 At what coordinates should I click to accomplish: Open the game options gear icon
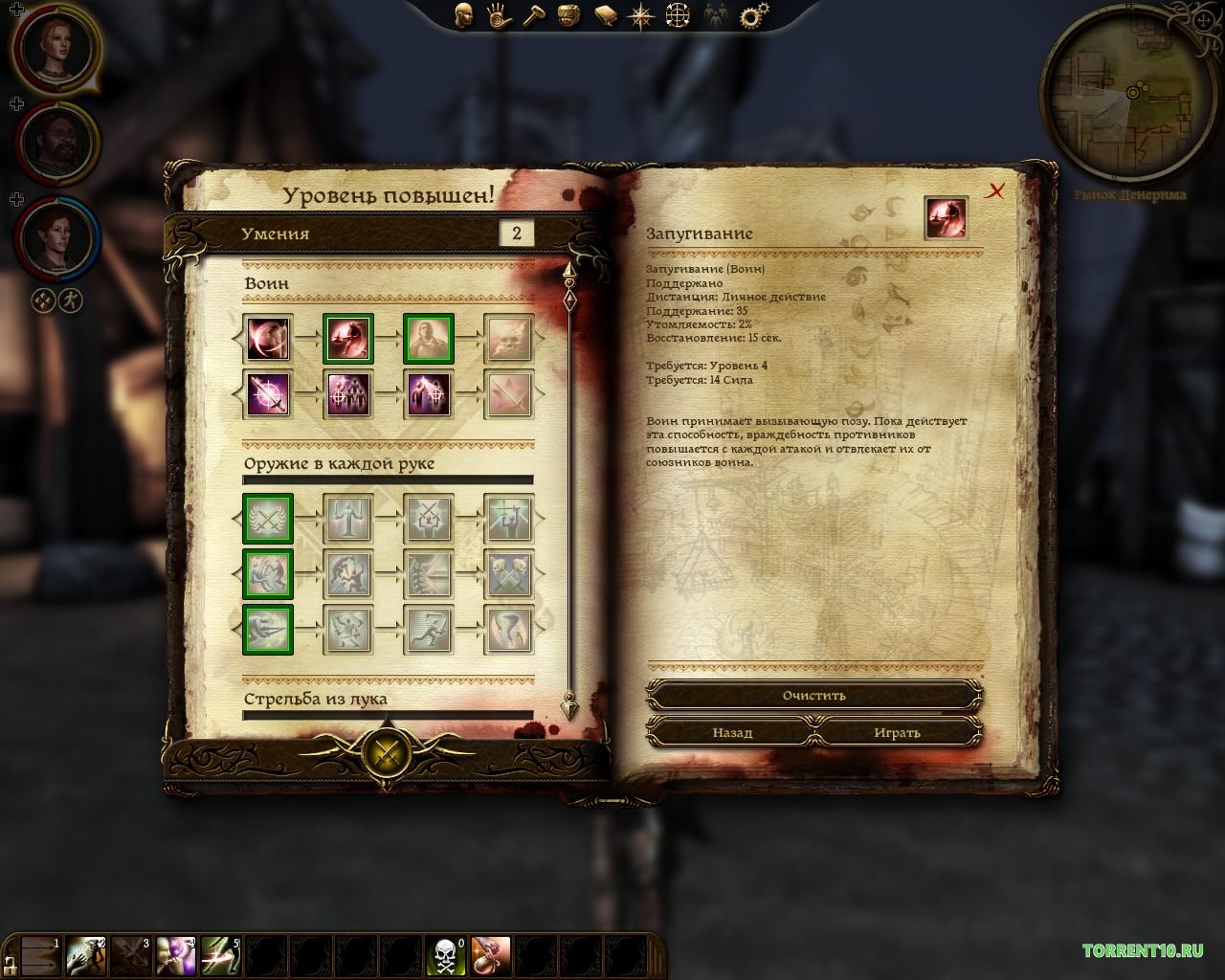[x=755, y=15]
